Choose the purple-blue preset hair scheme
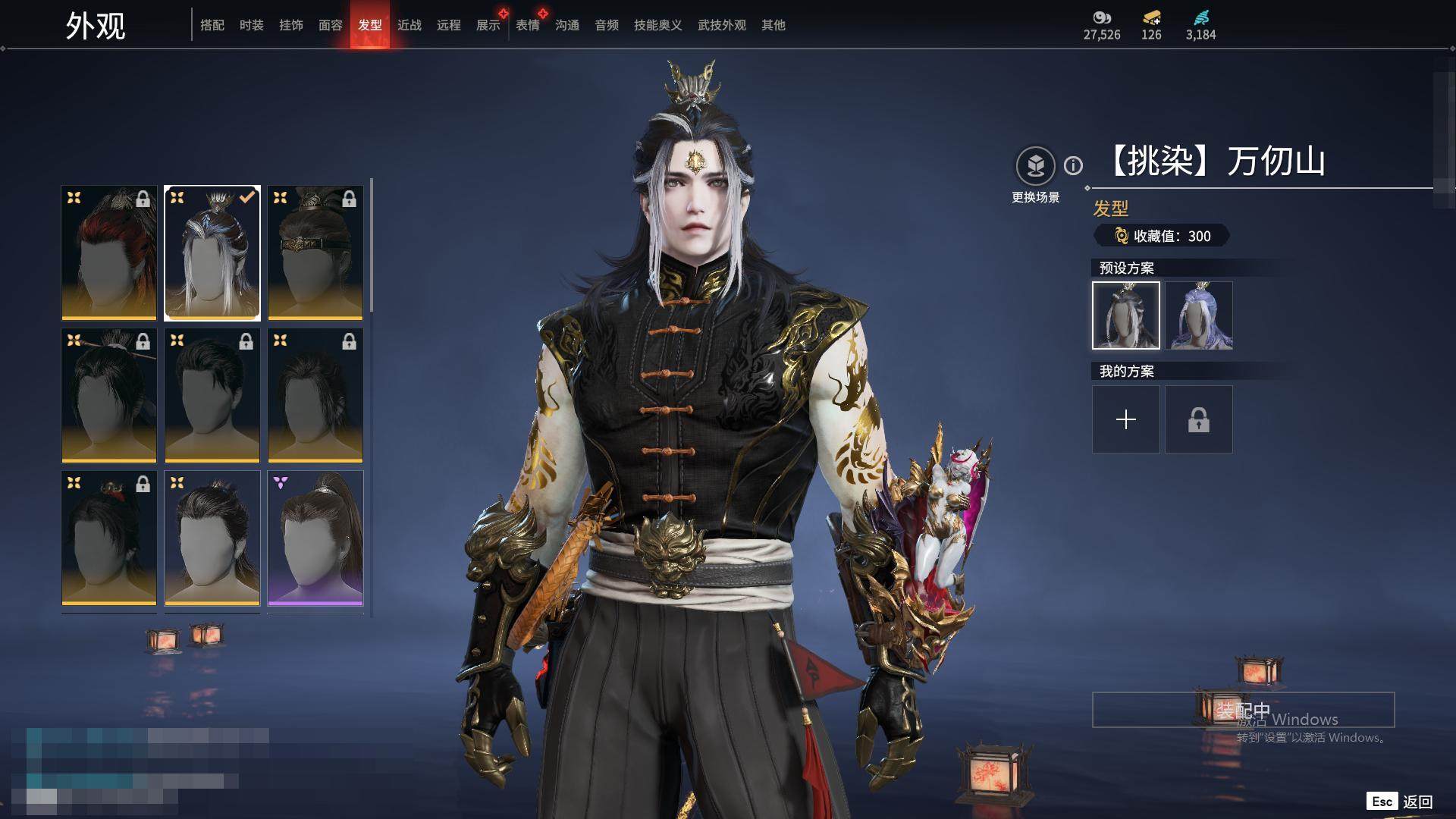 (1199, 315)
